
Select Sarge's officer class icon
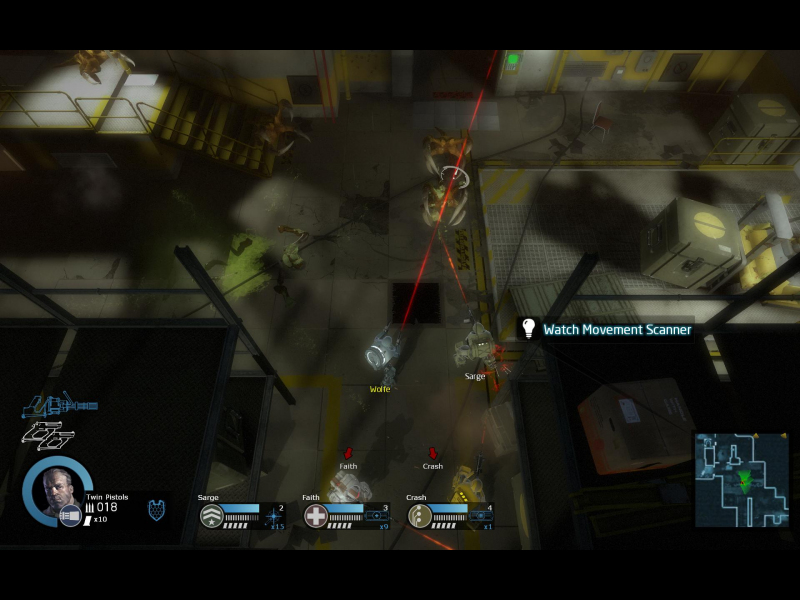pos(211,516)
